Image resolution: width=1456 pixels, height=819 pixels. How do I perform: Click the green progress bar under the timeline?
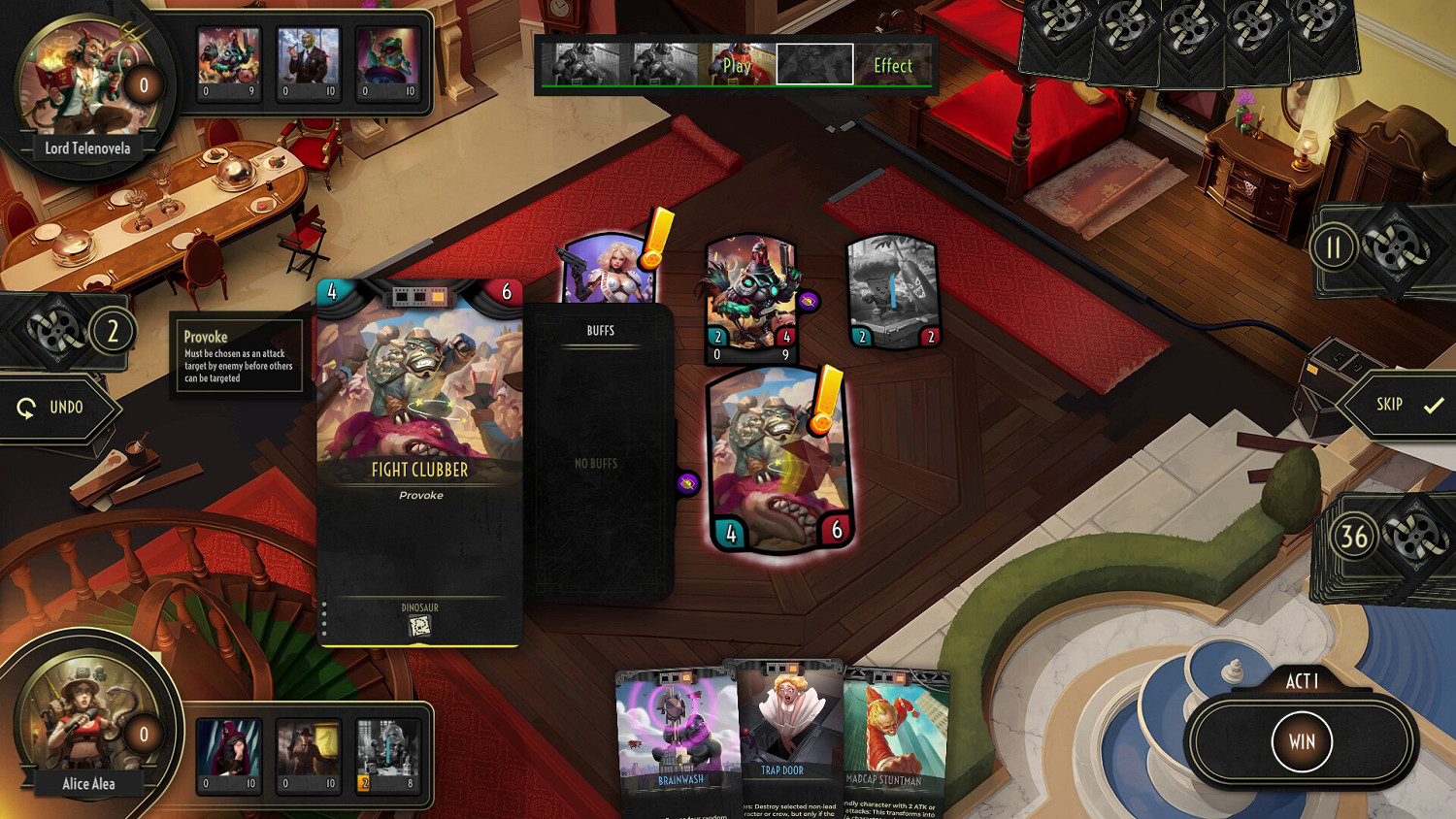pos(738,85)
